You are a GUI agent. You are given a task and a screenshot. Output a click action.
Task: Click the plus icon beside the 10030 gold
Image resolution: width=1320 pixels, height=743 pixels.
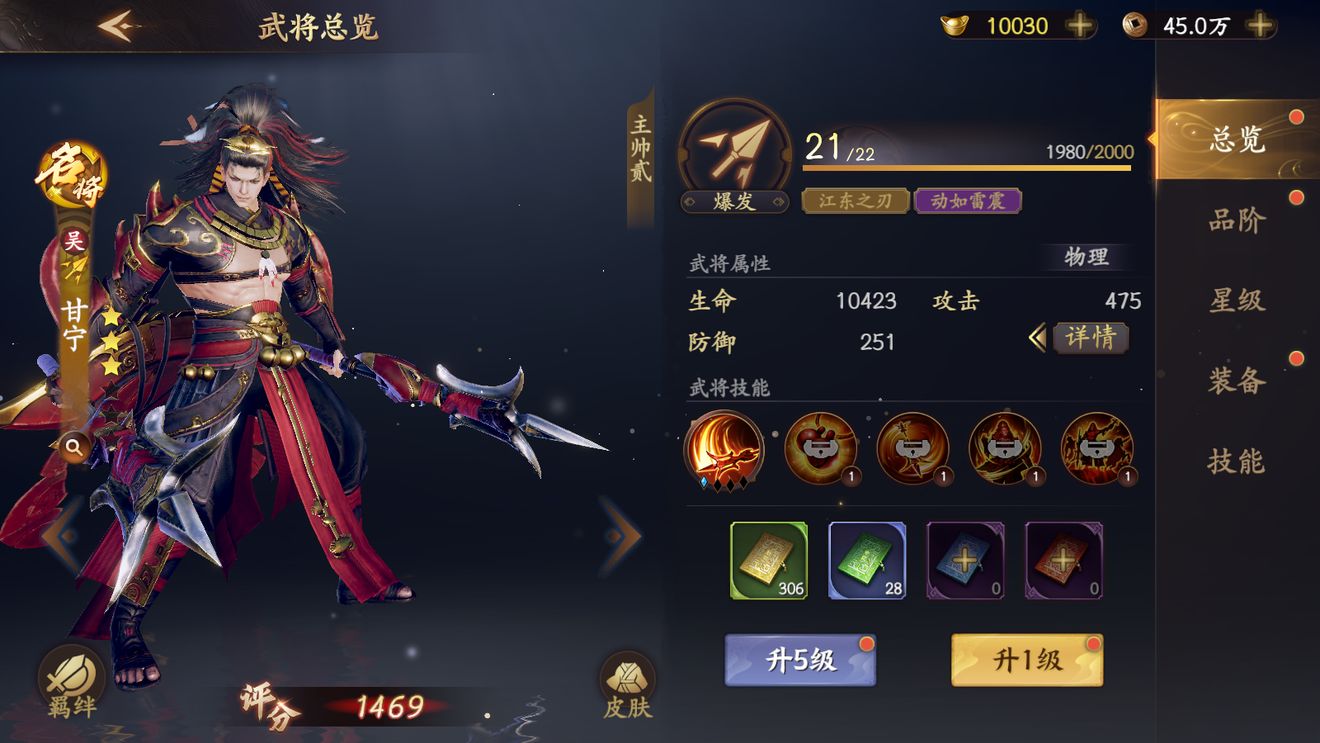tap(1080, 27)
